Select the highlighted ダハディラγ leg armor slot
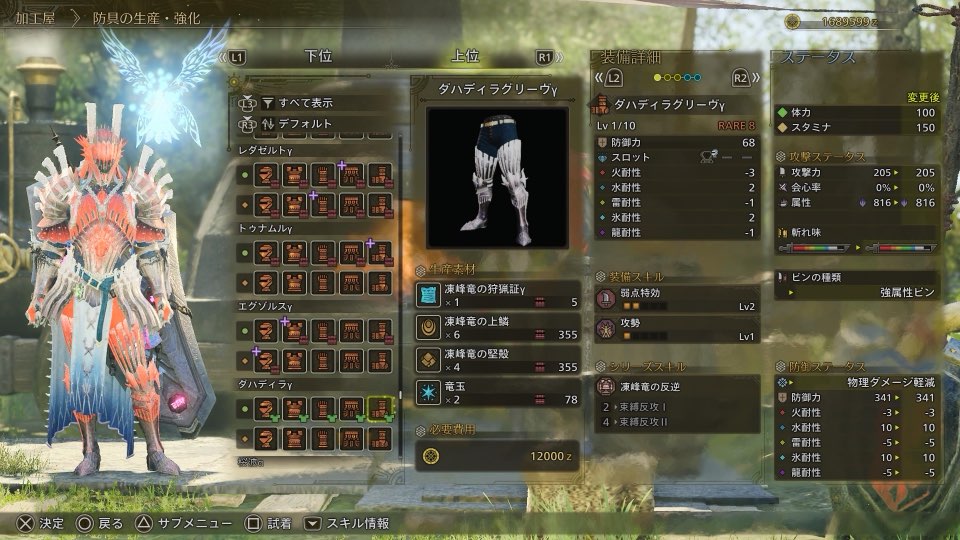The image size is (960, 540). click(x=380, y=408)
